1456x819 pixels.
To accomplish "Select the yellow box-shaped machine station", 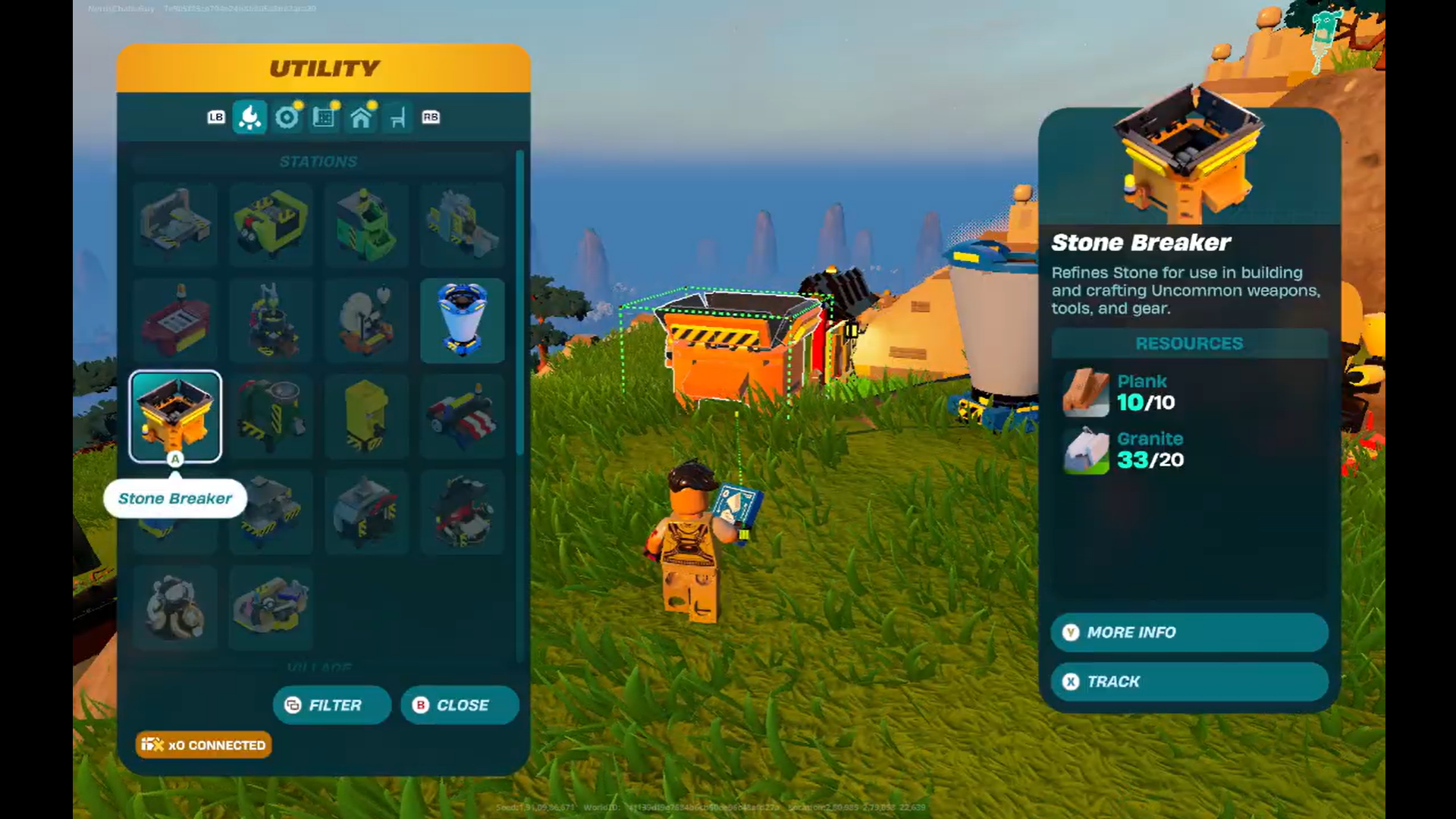I will (271, 224).
